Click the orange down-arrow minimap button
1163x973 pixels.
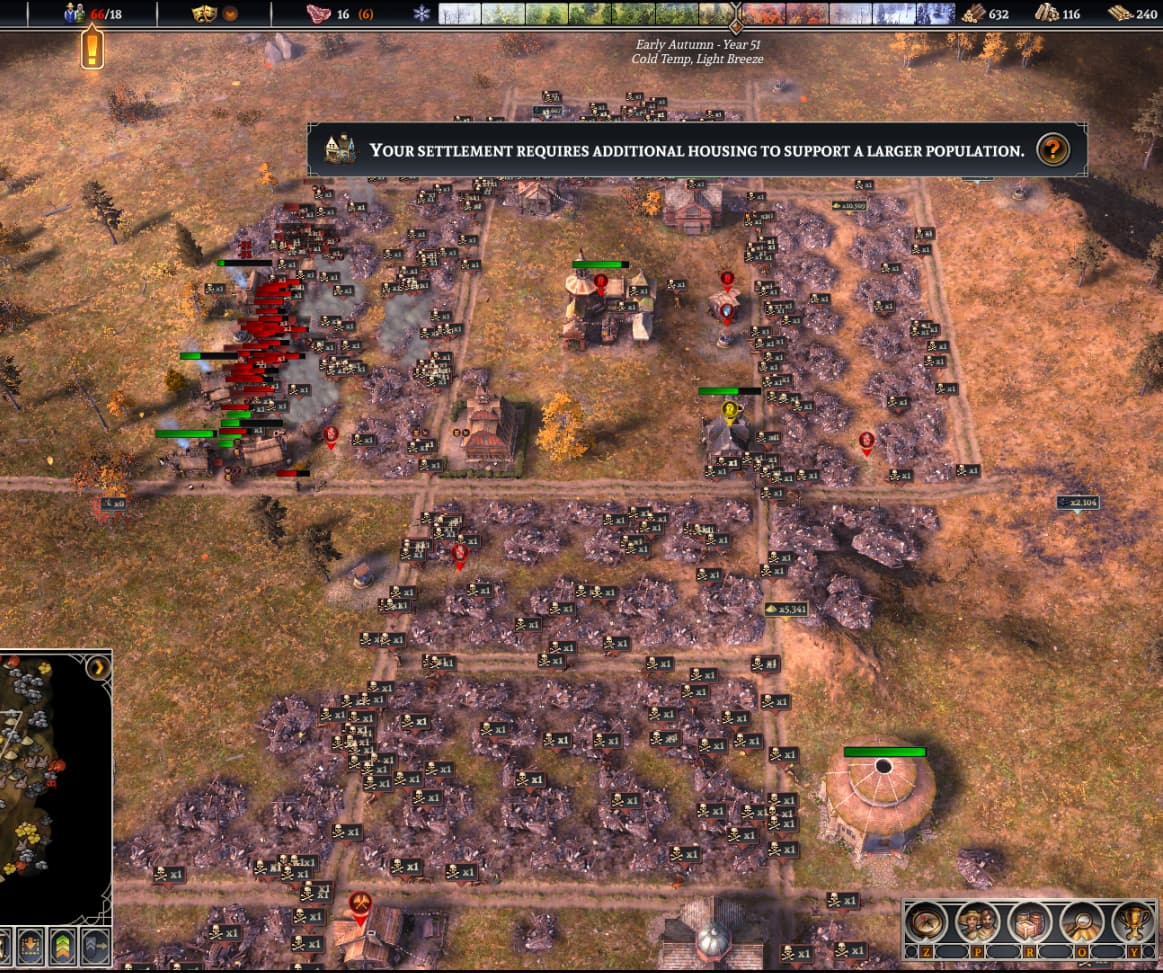[x=30, y=945]
